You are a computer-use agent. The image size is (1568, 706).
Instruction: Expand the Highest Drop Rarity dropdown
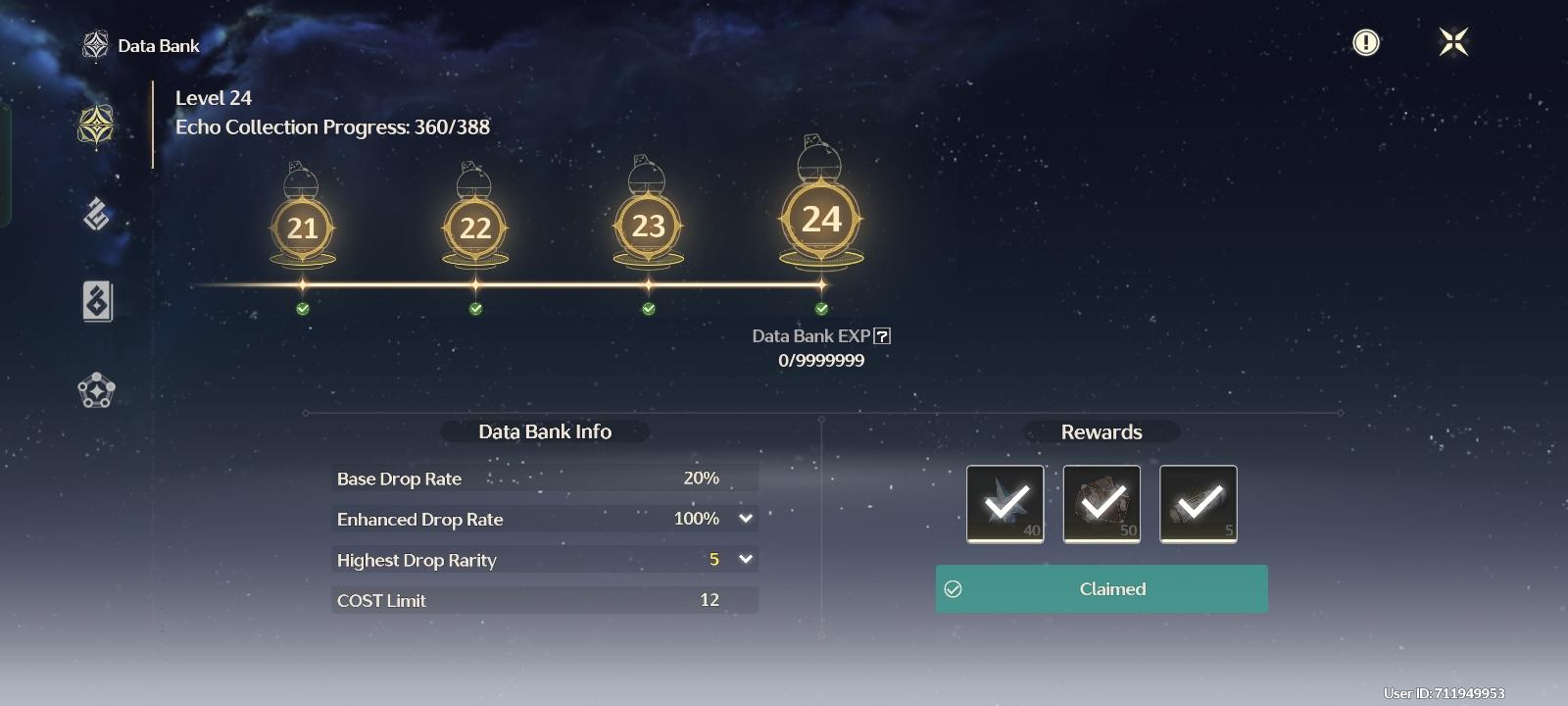pos(747,559)
